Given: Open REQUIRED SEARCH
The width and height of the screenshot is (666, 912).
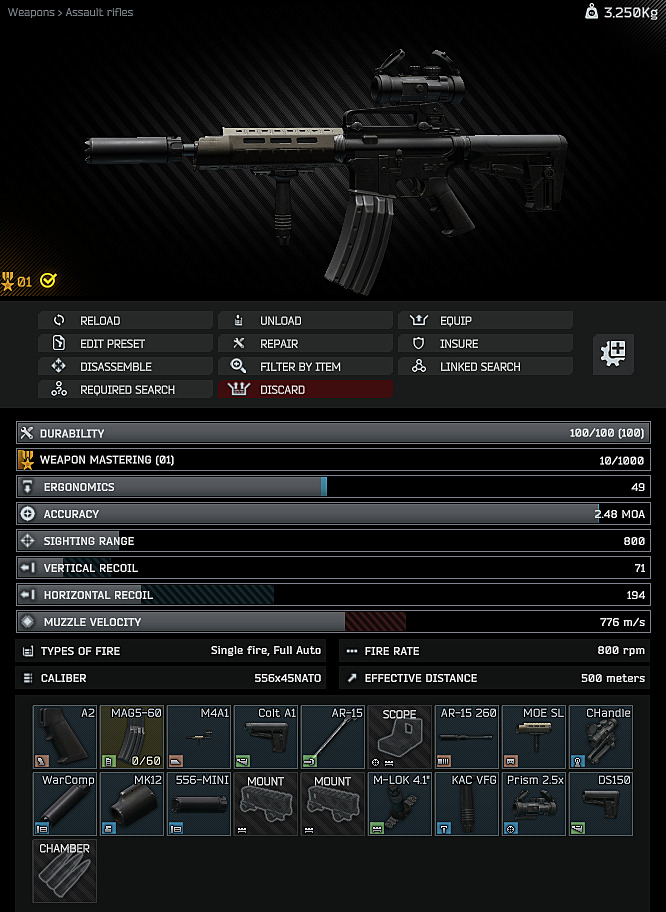Looking at the screenshot, I should click(x=125, y=390).
